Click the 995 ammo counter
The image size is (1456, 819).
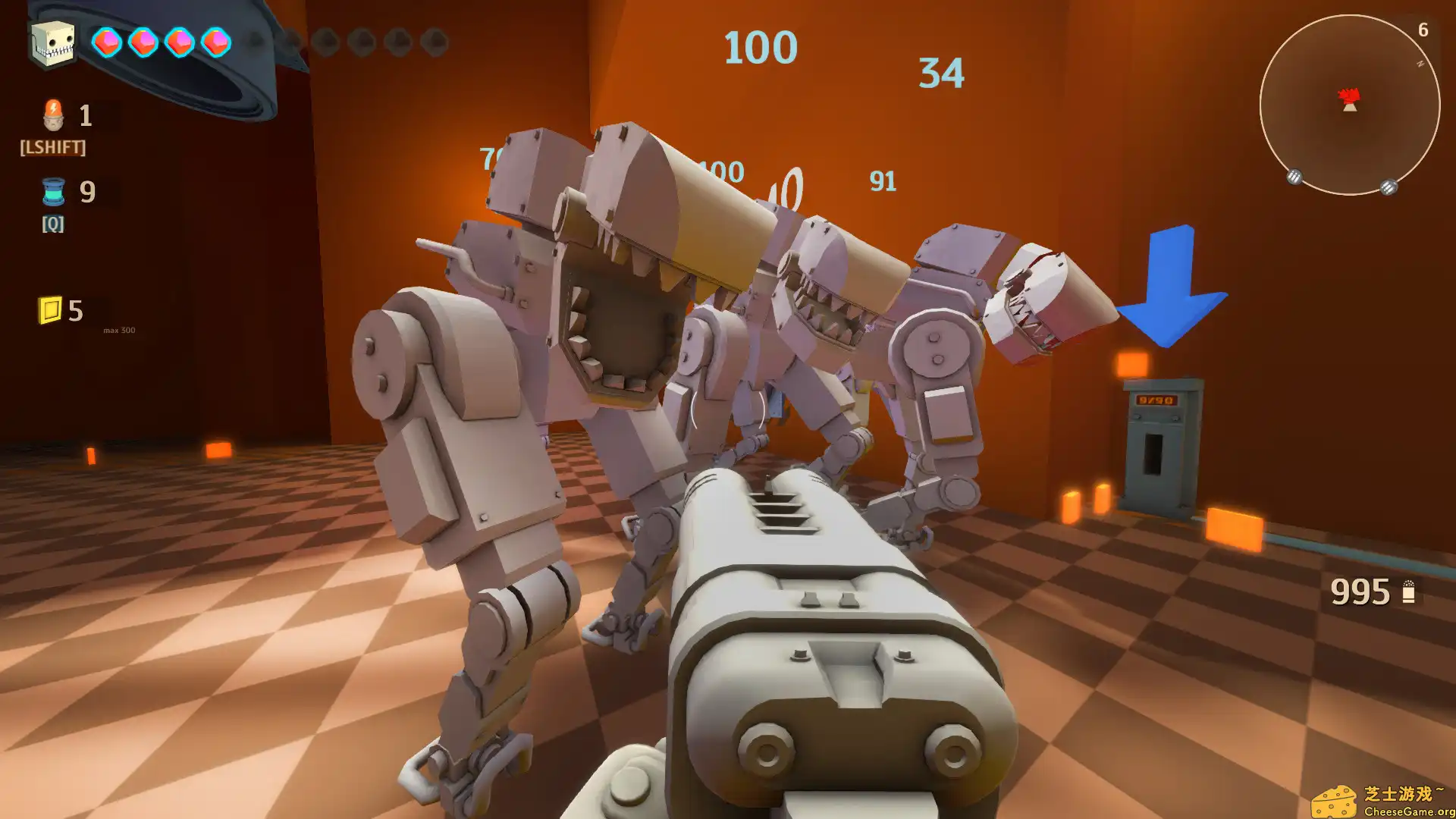(1361, 591)
